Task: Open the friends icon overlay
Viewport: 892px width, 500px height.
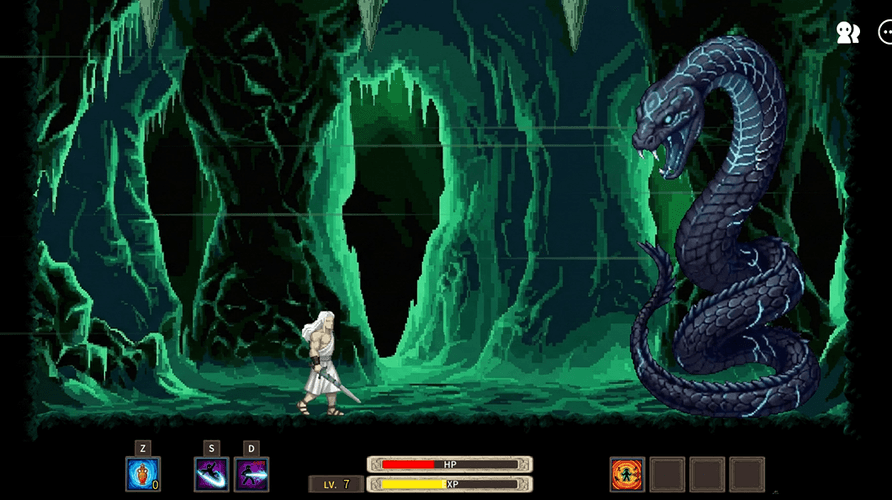Action: [847, 33]
